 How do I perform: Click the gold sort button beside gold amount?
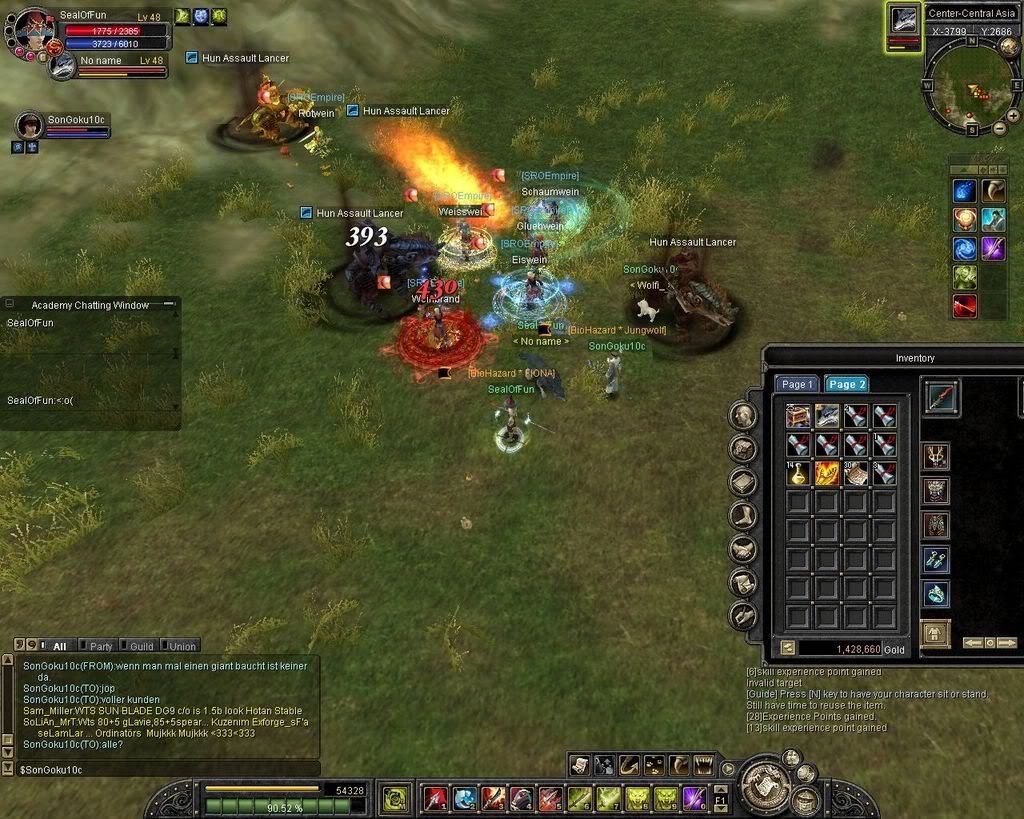787,648
